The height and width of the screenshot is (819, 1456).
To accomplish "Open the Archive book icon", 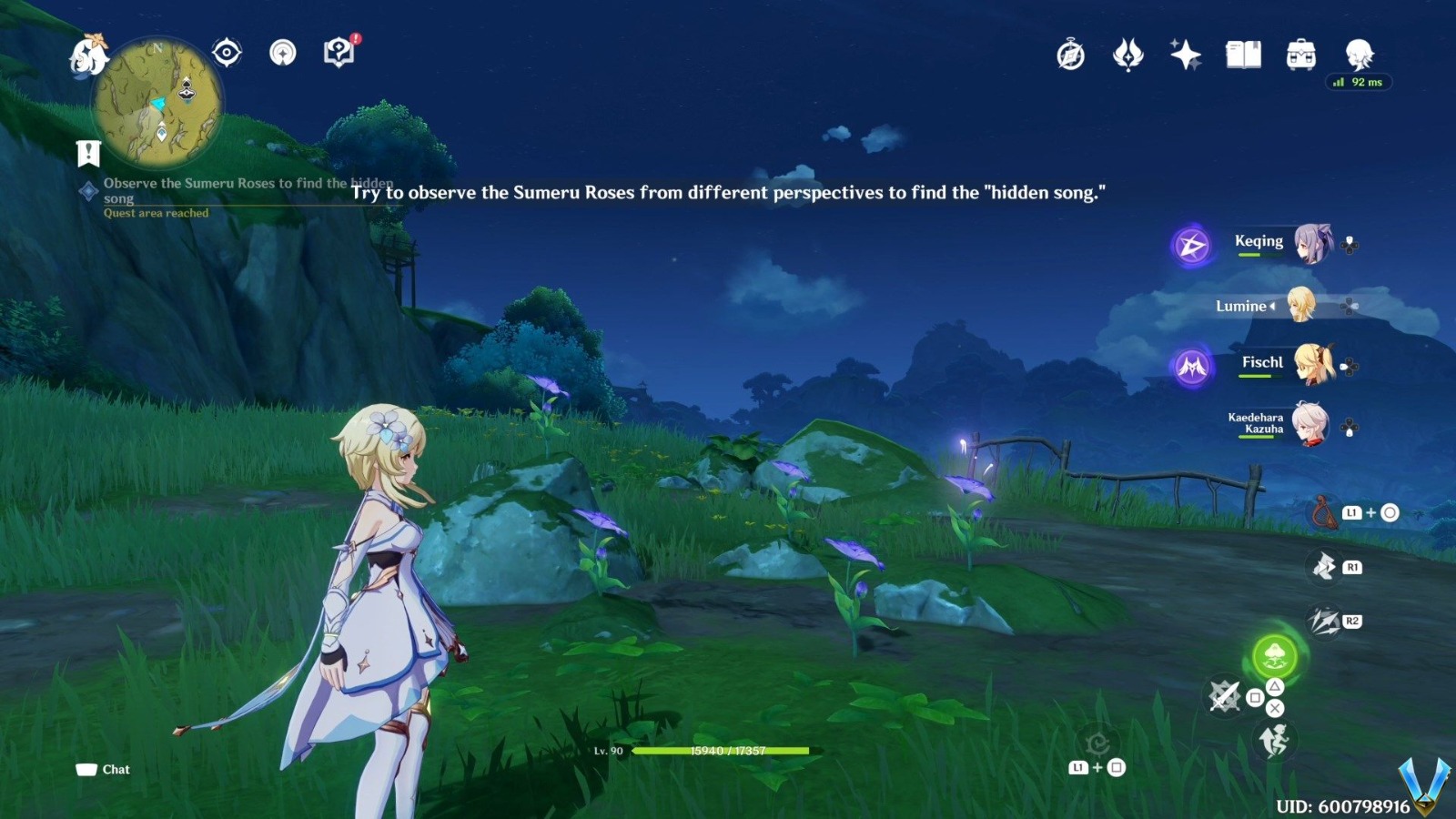I will (x=1246, y=56).
